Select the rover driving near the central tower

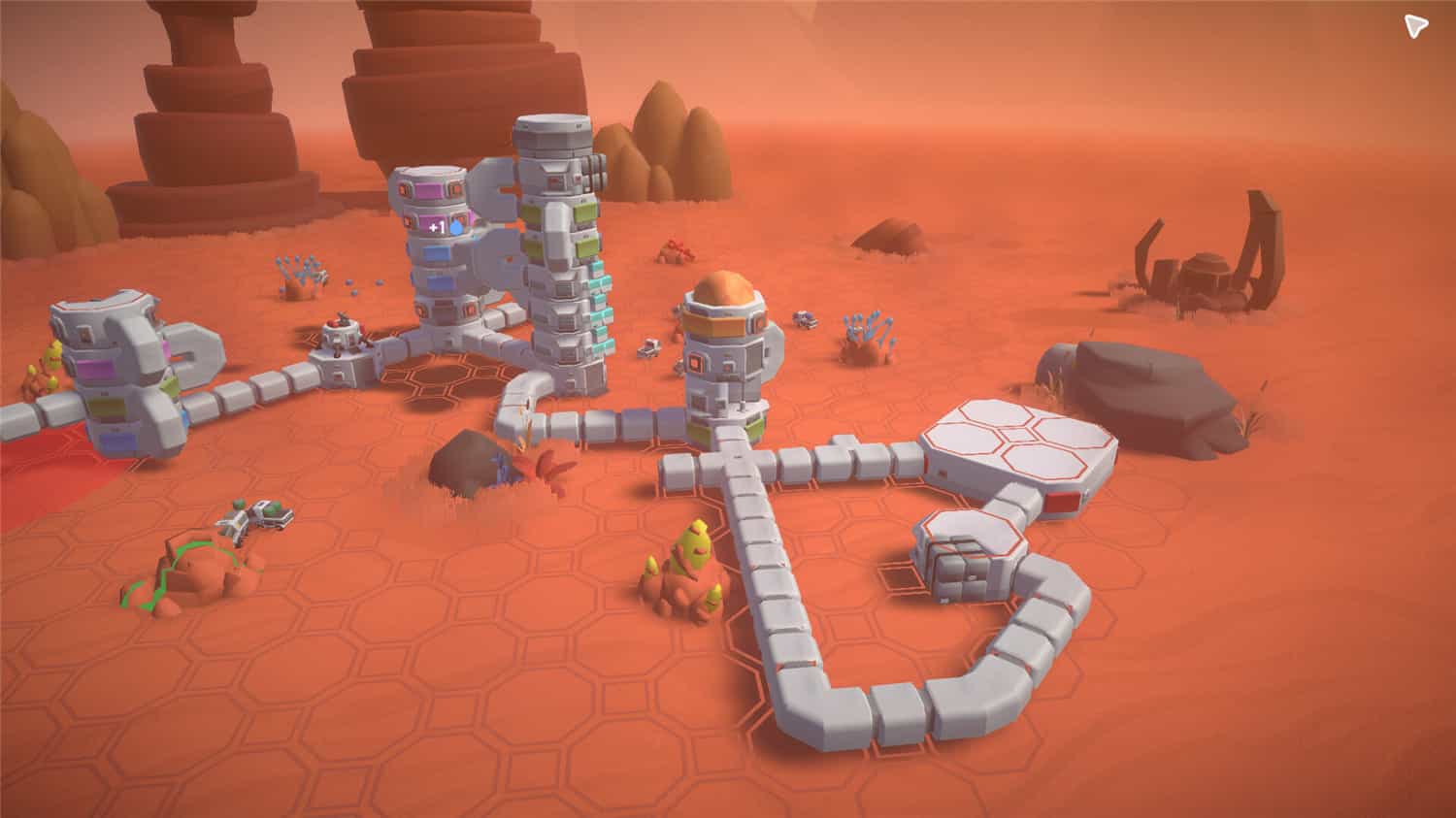coord(649,349)
